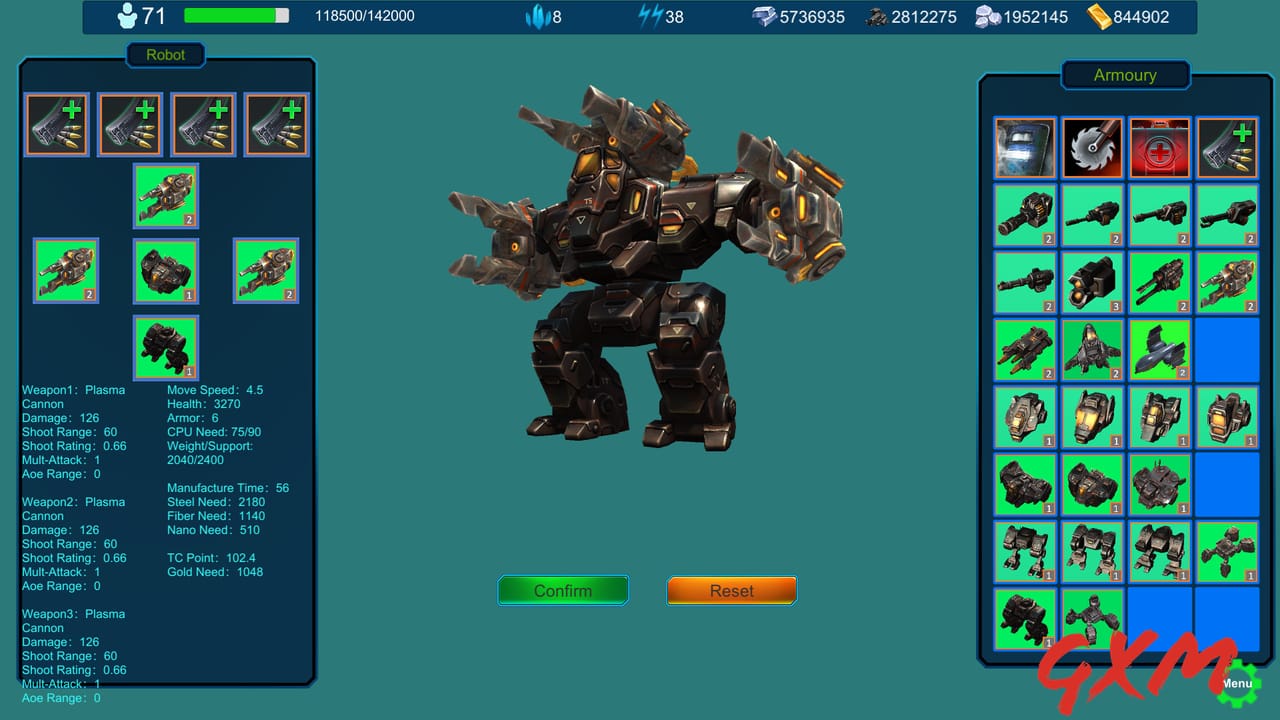Select the saw blade weapon in Armoury
The width and height of the screenshot is (1280, 720).
[1092, 148]
